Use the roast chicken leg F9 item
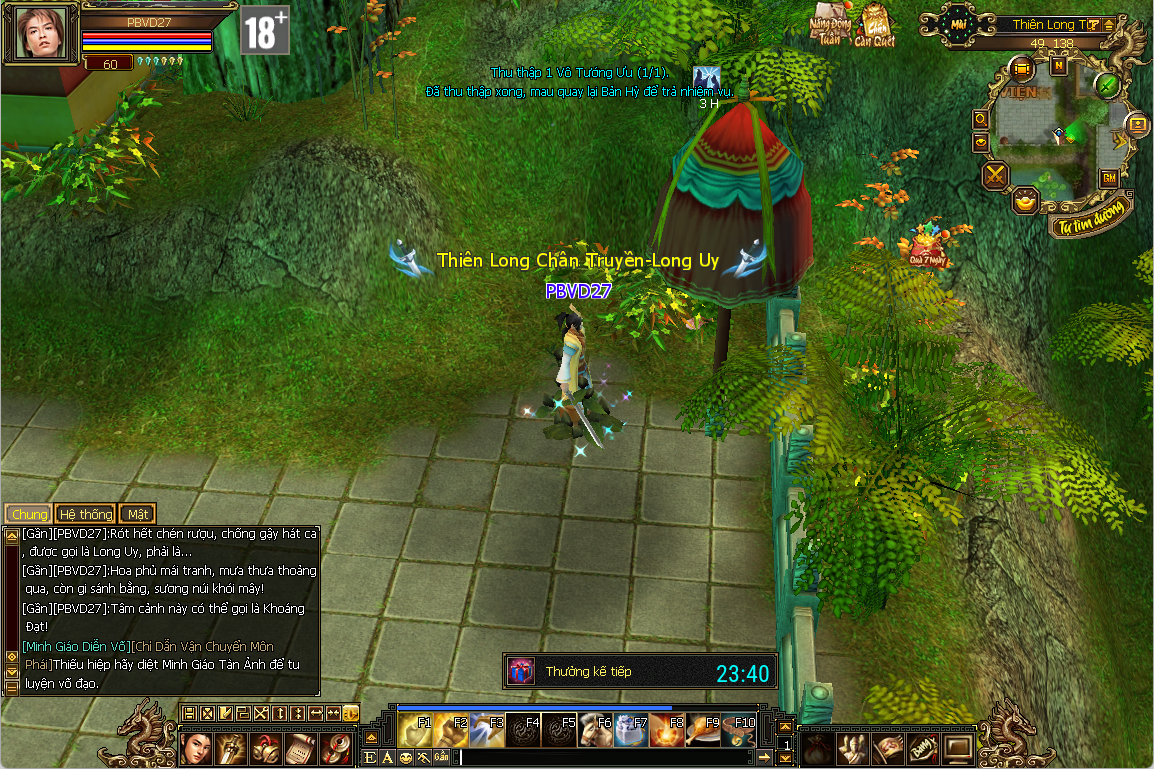This screenshot has width=1154, height=769. click(703, 731)
